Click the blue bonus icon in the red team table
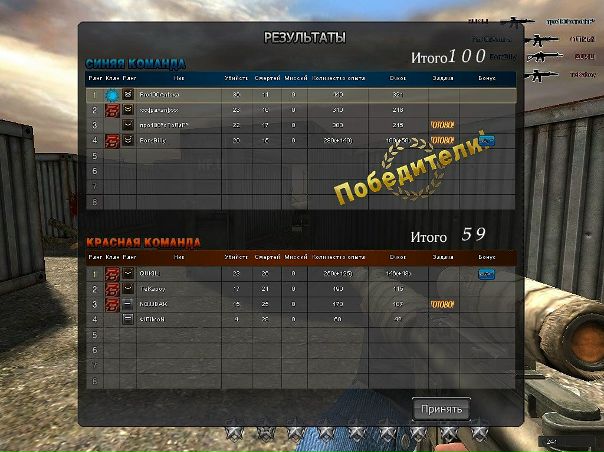This screenshot has width=604, height=452. (x=487, y=273)
